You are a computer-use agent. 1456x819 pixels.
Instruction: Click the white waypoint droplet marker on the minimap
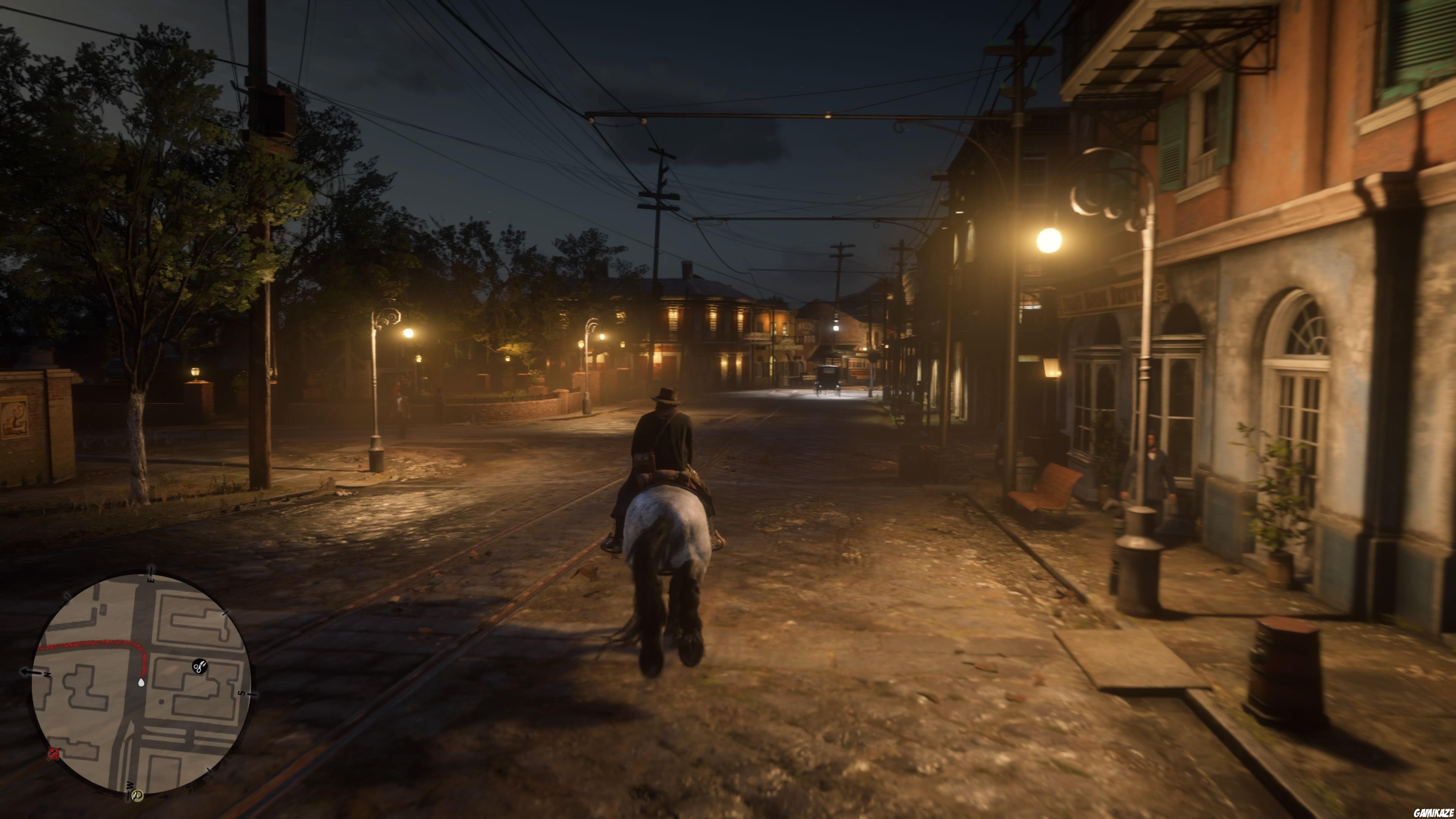coord(142,683)
